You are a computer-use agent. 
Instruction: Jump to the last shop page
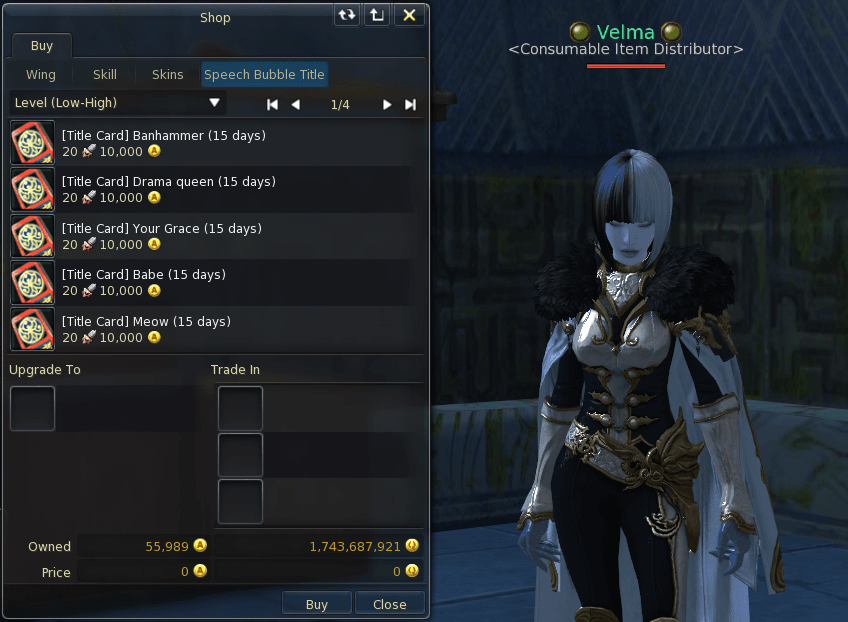(x=410, y=104)
